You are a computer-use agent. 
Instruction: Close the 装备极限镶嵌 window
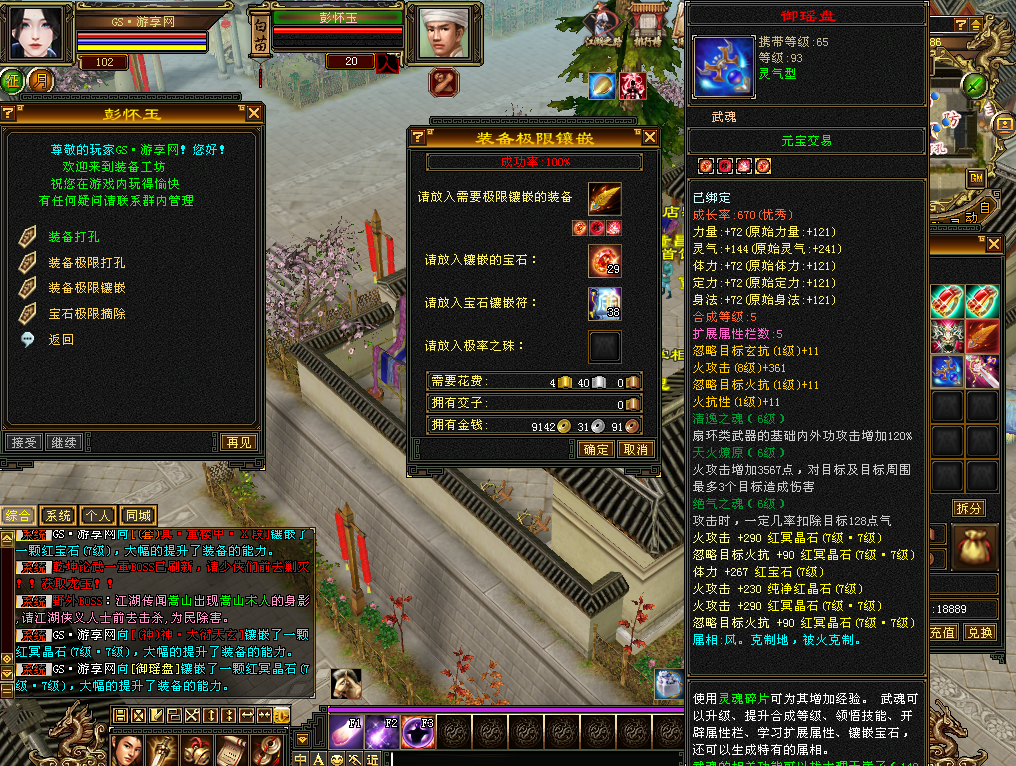[x=650, y=137]
